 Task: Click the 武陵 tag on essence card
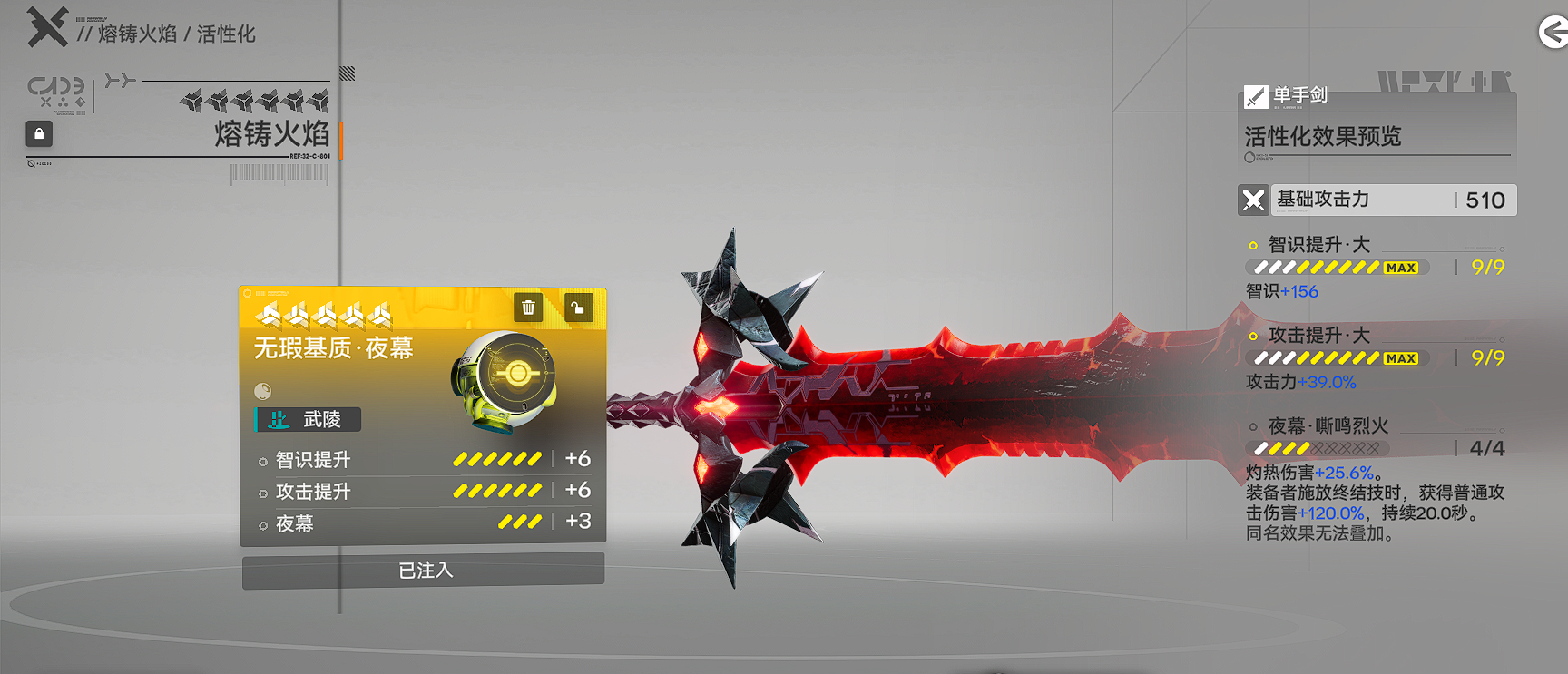[309, 419]
